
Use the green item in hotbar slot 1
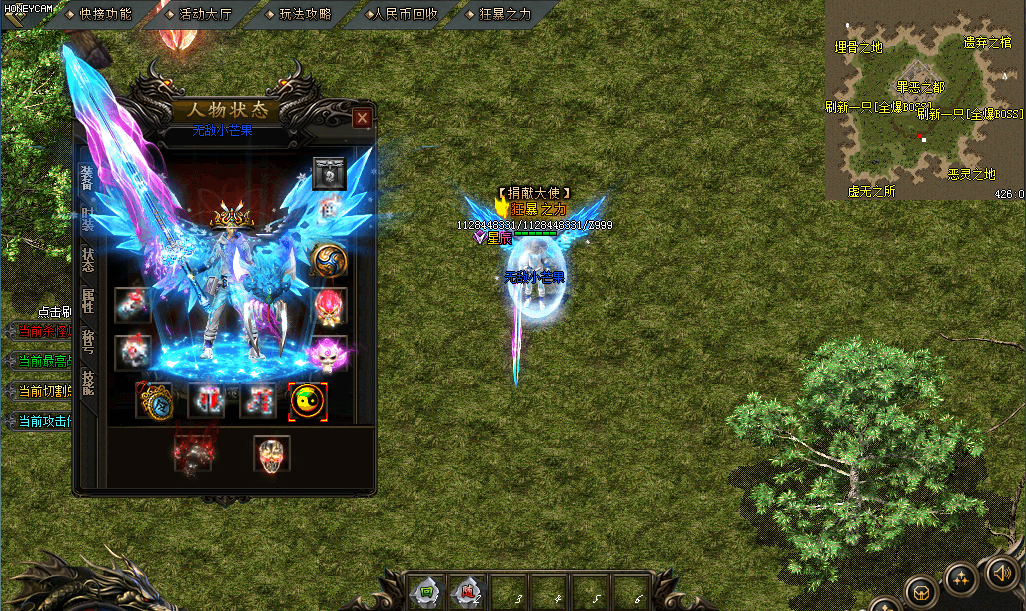(426, 591)
